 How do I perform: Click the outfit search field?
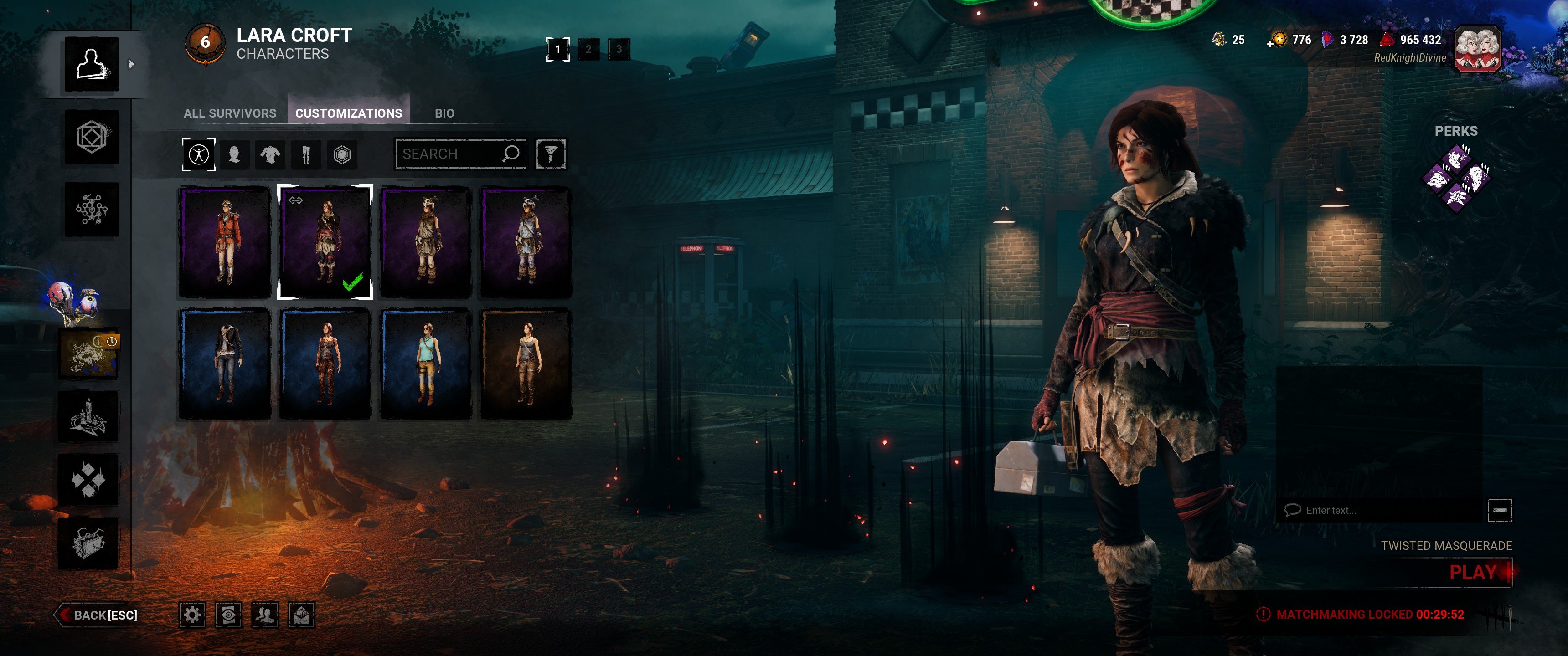450,154
